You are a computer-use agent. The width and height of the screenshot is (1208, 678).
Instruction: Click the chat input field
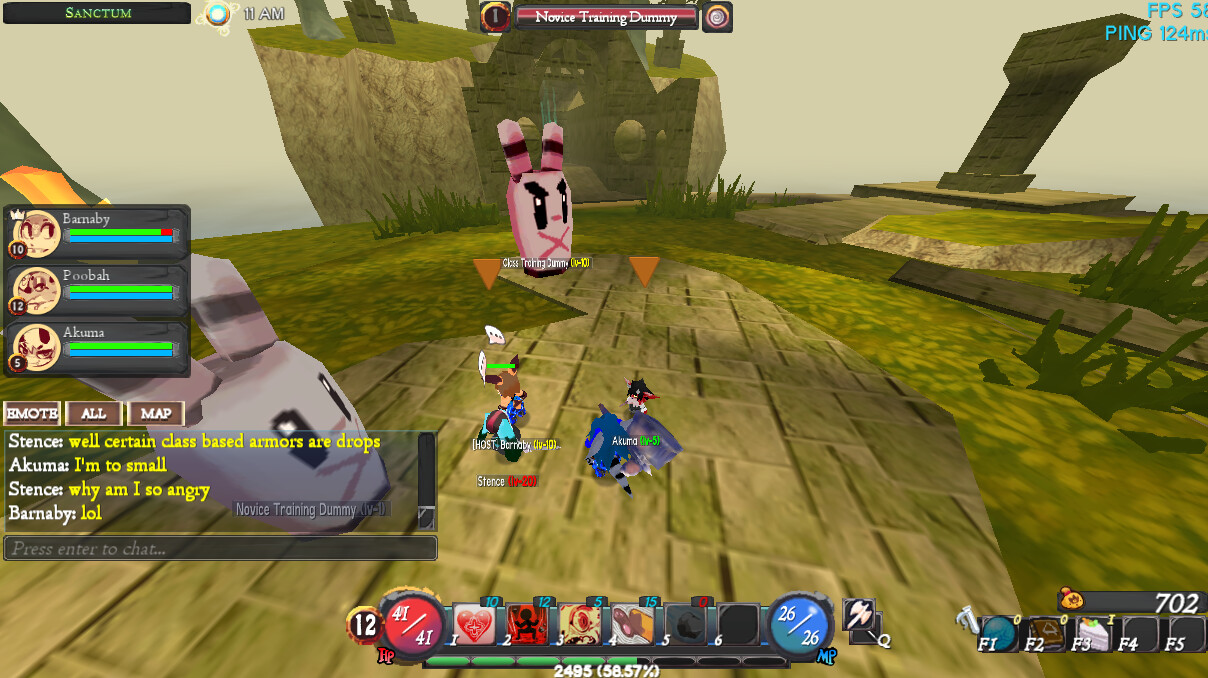coord(220,548)
